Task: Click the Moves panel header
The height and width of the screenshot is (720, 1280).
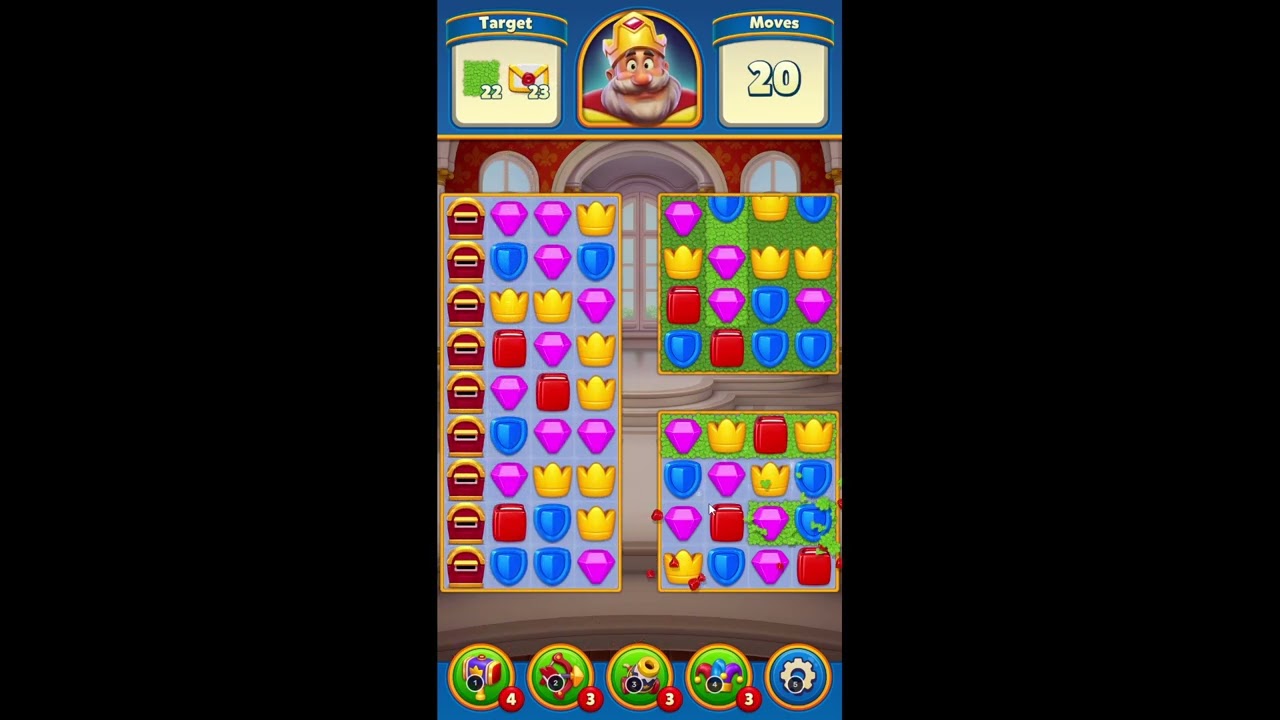Action: pos(774,23)
